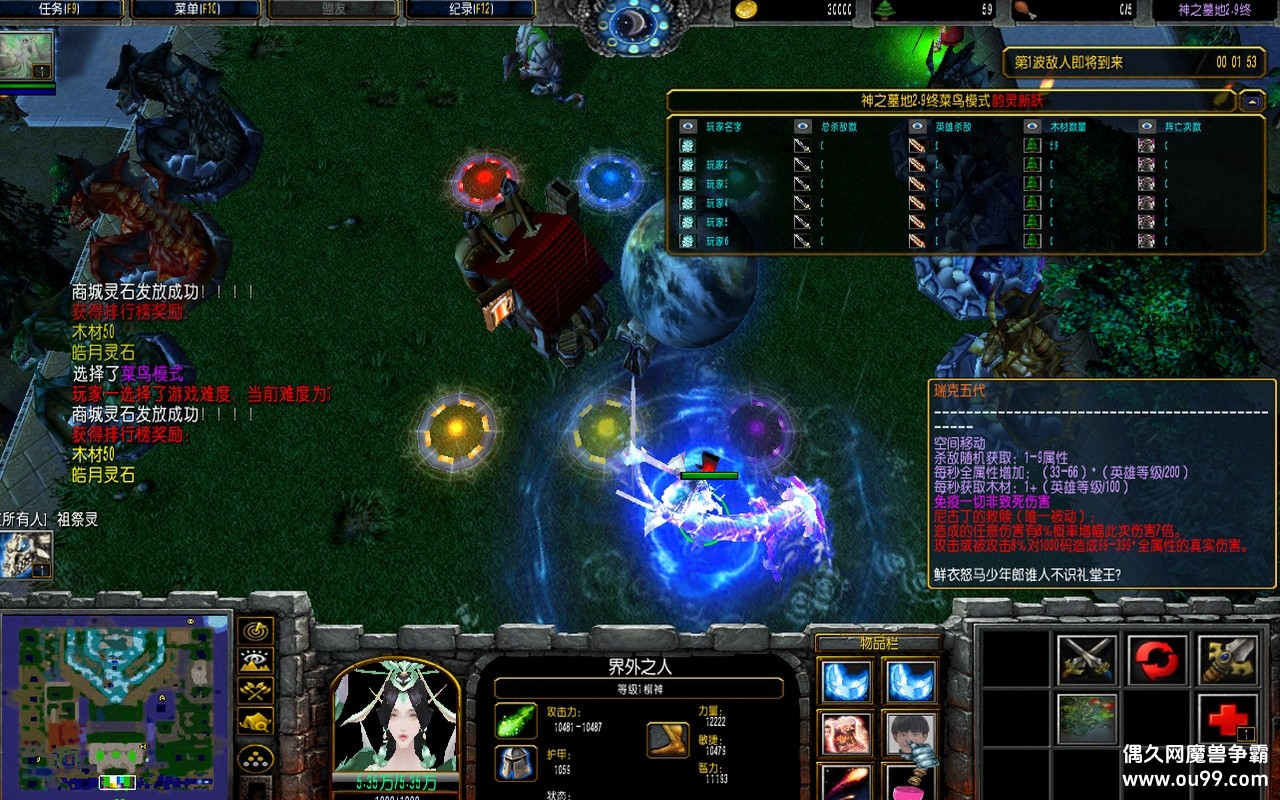Viewport: 1280px width, 800px height.
Task: Click the formation toggle button
Action: [x=256, y=758]
